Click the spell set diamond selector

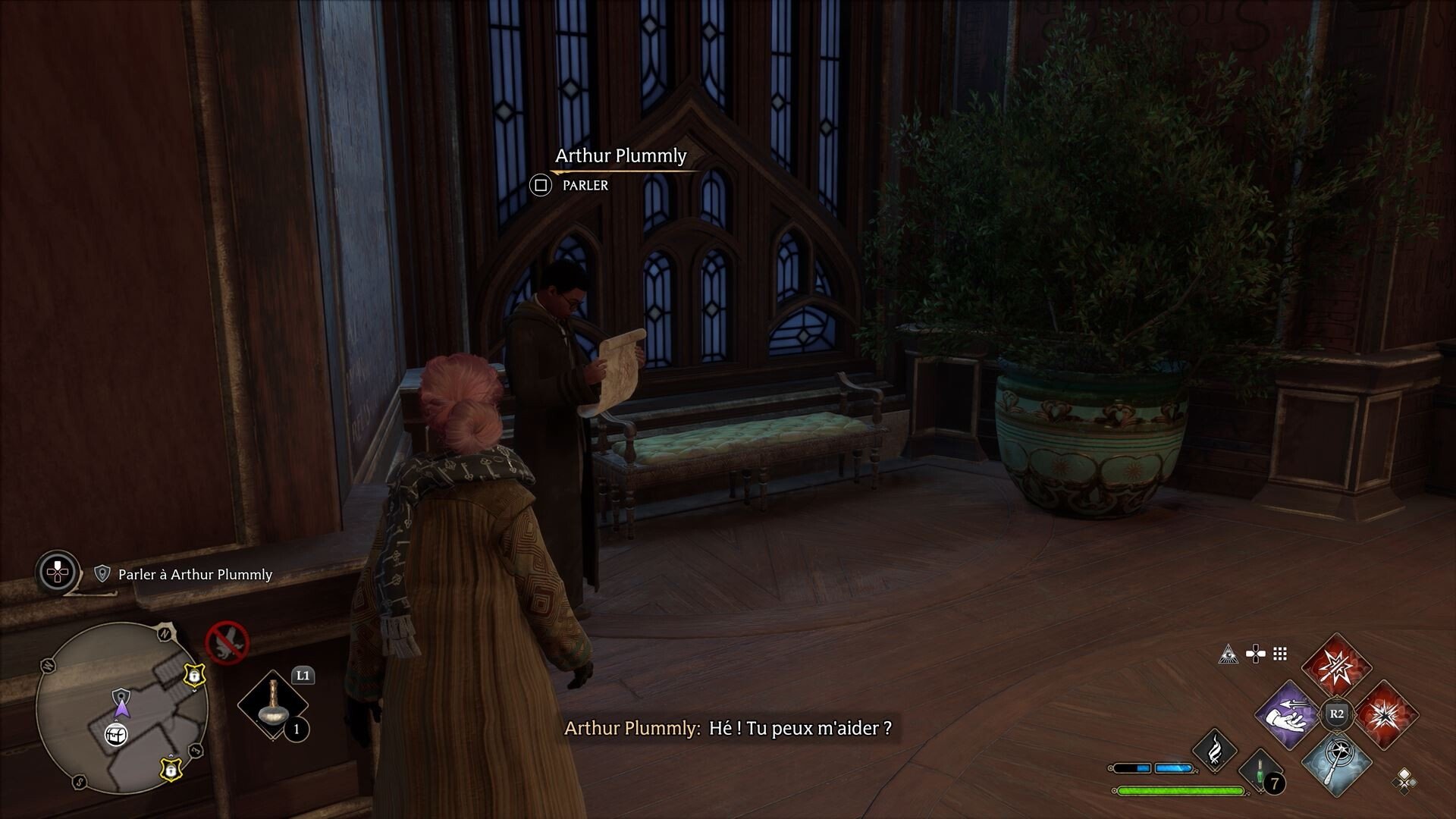click(1404, 780)
